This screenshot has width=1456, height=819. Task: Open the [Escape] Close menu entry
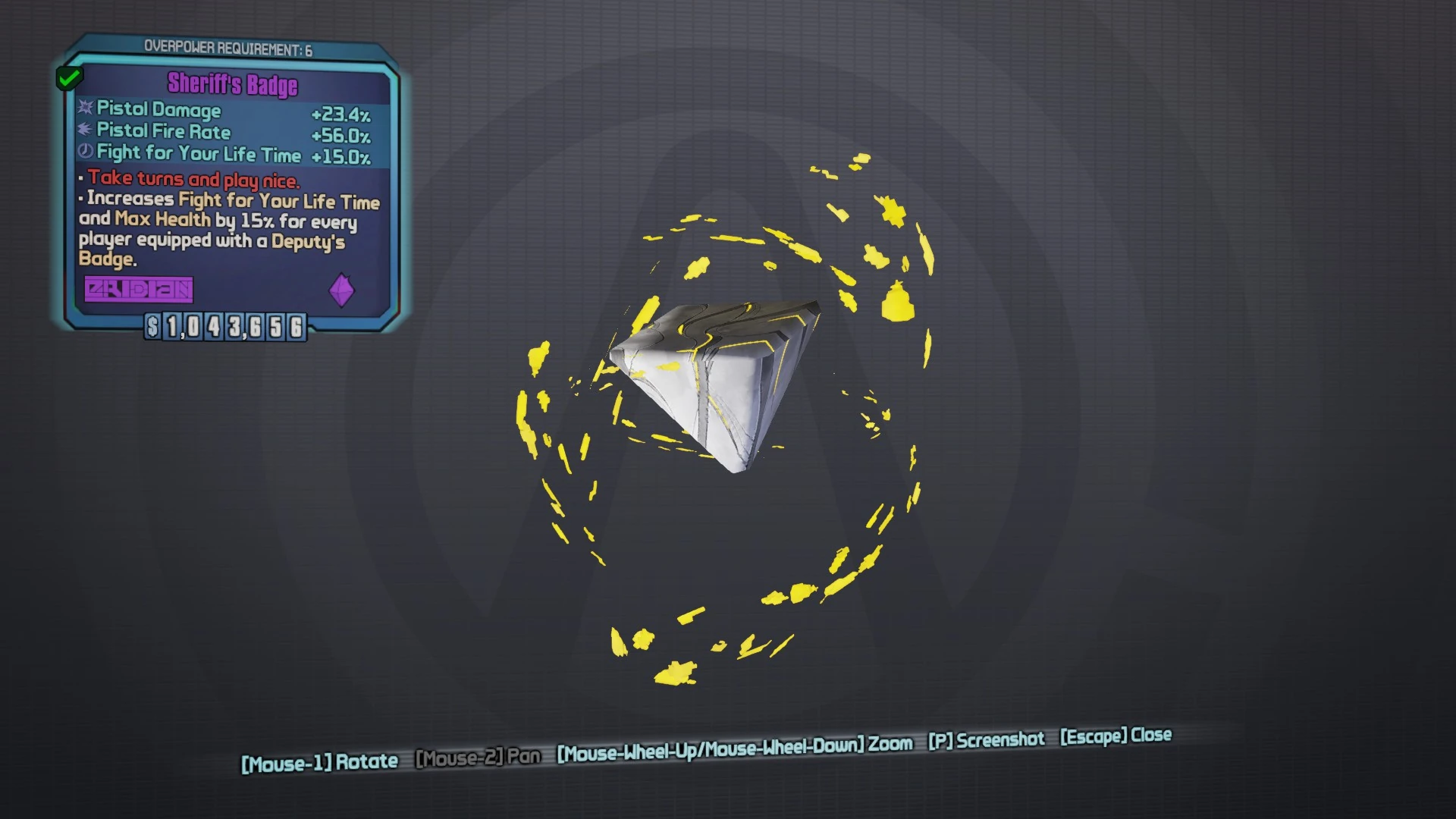[x=1115, y=735]
